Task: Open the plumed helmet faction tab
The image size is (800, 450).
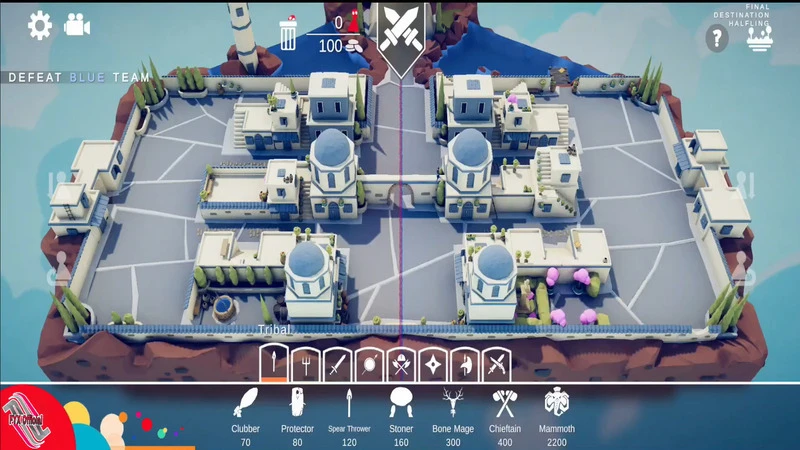Action: coord(463,362)
